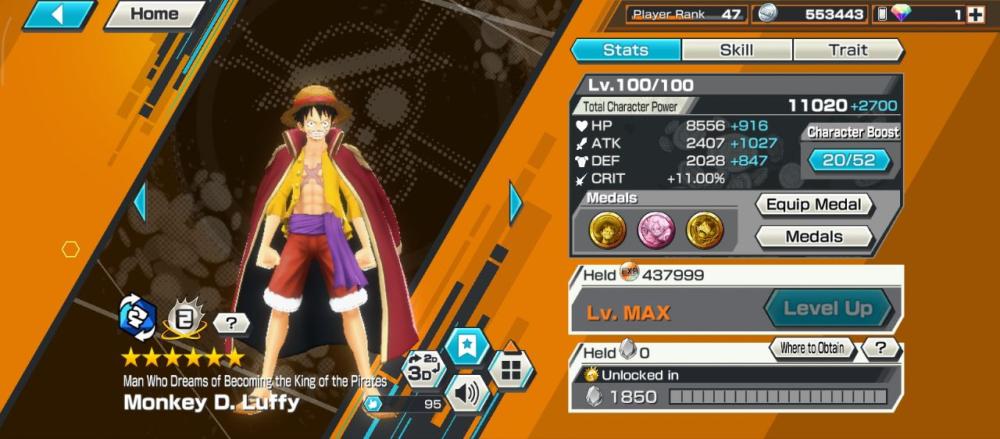Select the Stats tab
1000x439 pixels.
(x=626, y=50)
